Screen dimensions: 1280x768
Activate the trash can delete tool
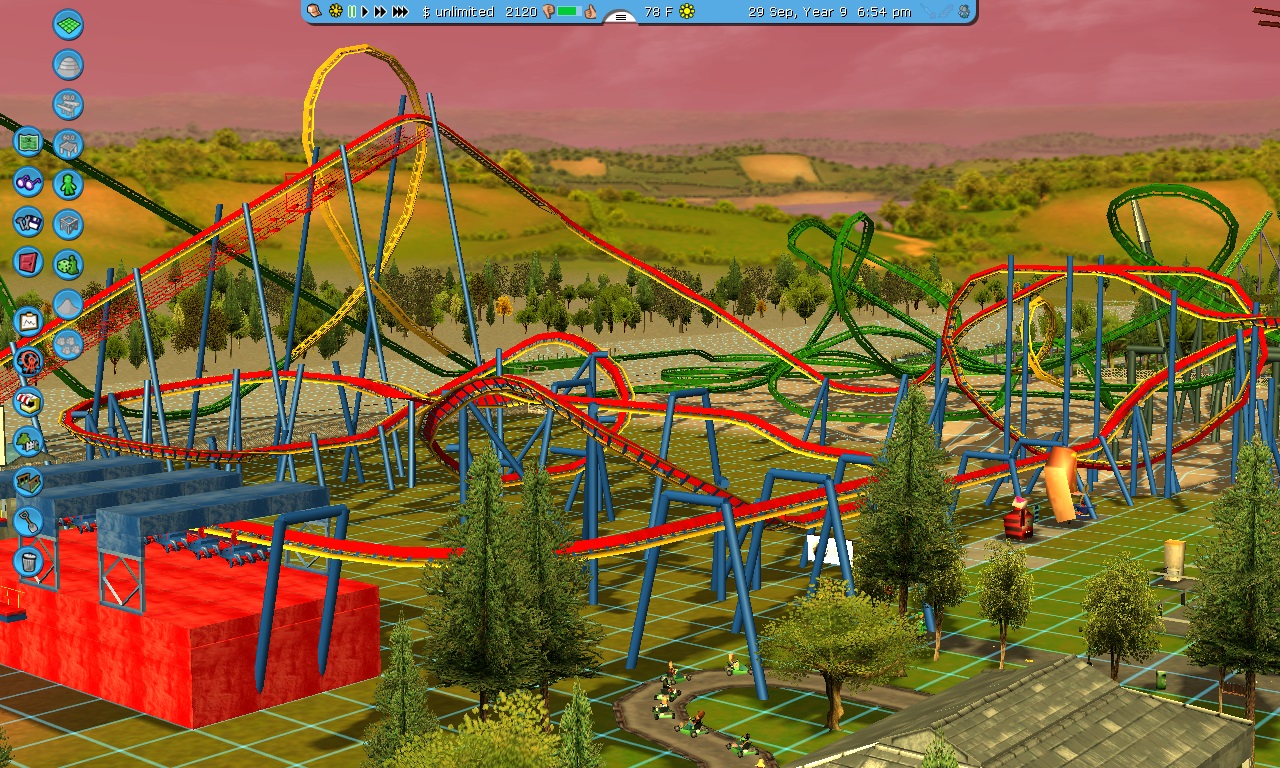coord(28,561)
